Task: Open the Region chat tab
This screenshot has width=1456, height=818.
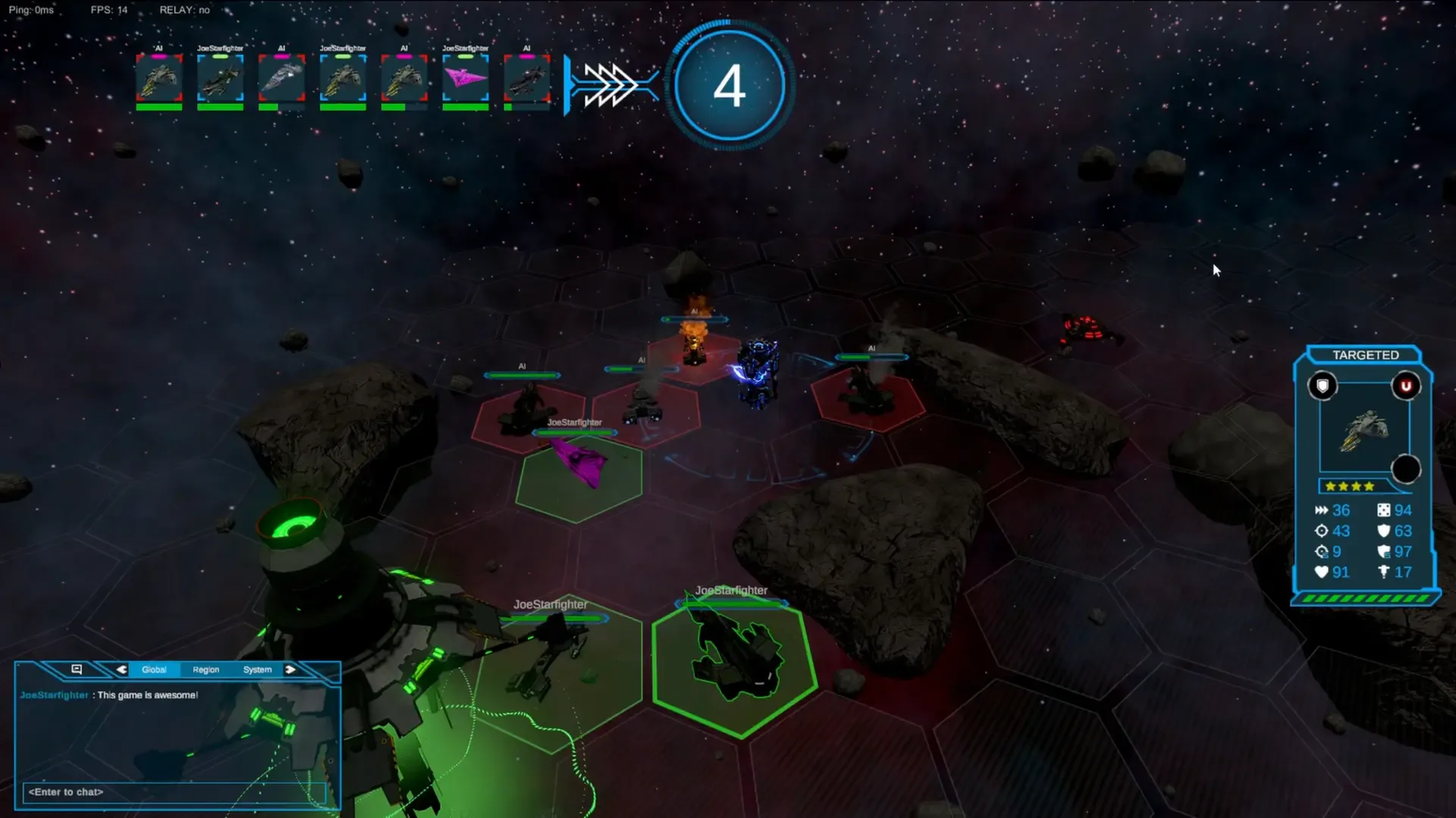Action: (x=206, y=669)
